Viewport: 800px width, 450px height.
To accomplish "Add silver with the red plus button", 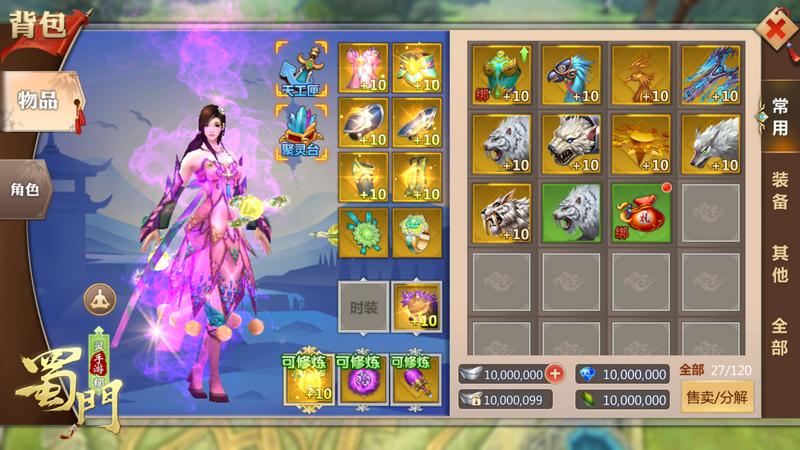I will coord(555,374).
